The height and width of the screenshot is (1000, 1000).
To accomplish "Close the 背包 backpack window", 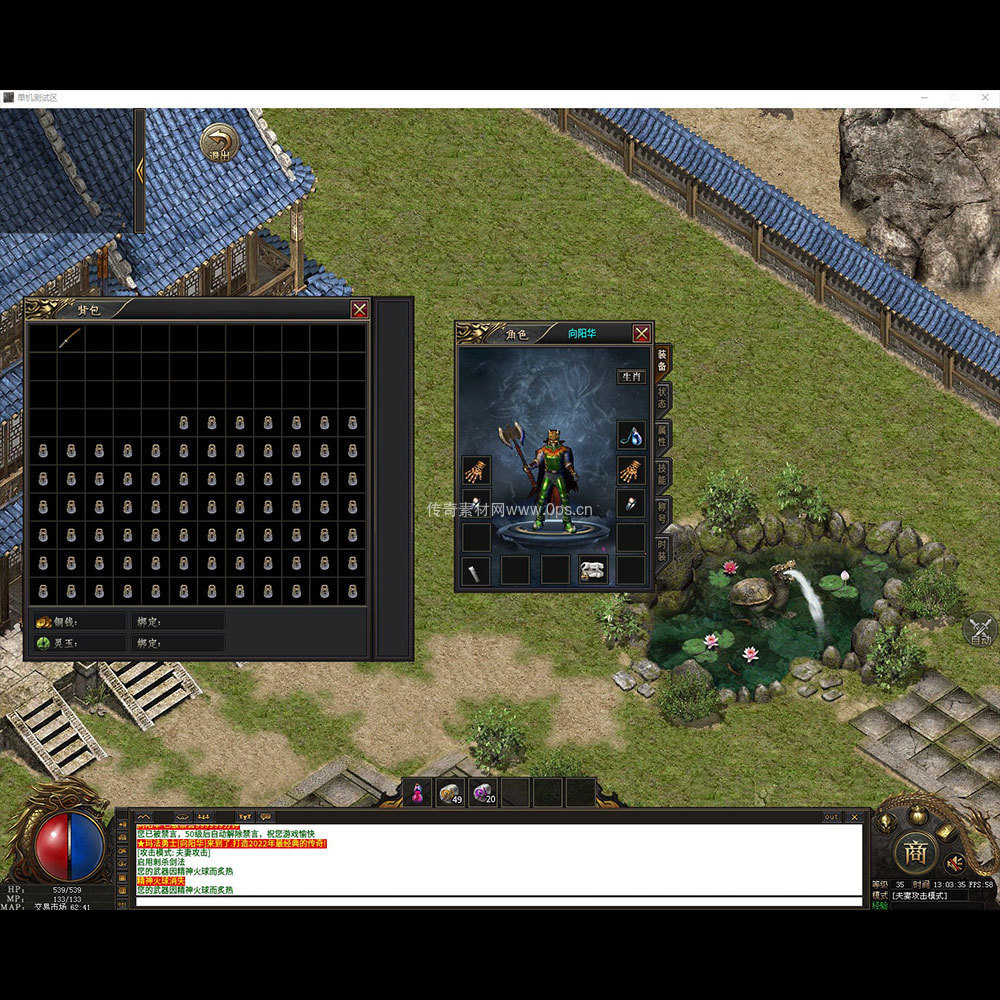I will pos(359,310).
